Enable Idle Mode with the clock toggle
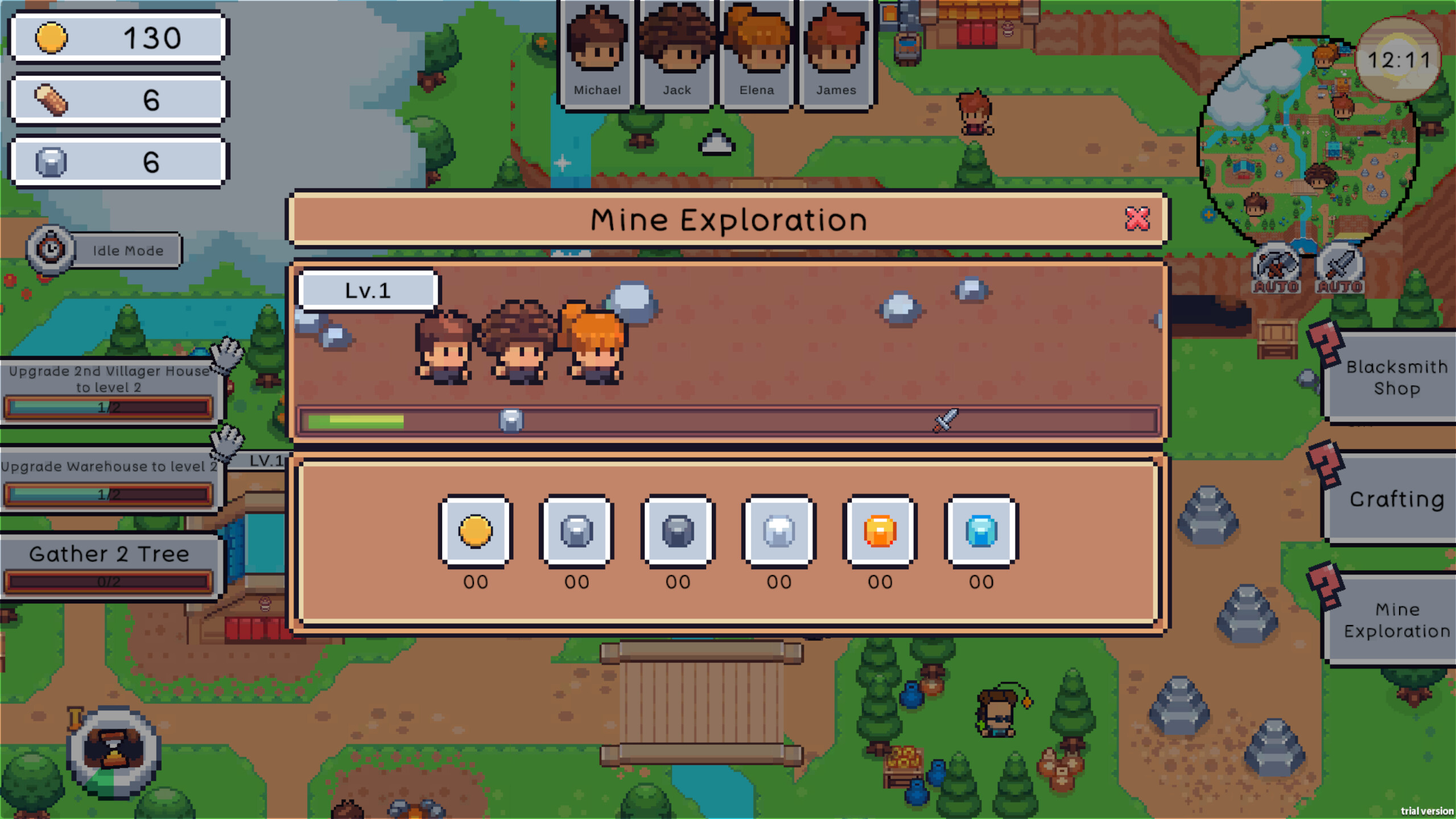The image size is (1456, 819). [50, 250]
